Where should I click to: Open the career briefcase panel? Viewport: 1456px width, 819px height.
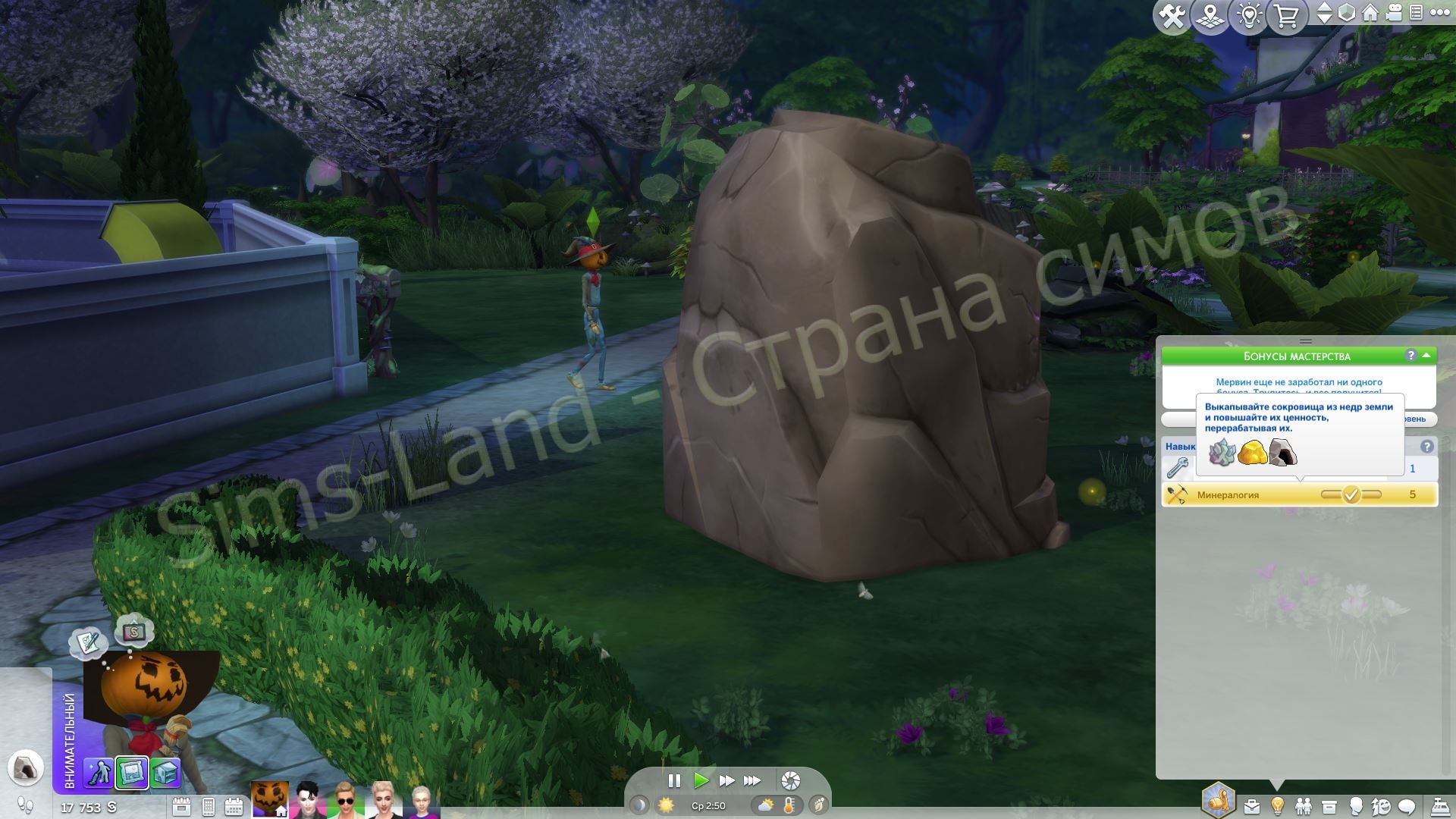point(1251,805)
